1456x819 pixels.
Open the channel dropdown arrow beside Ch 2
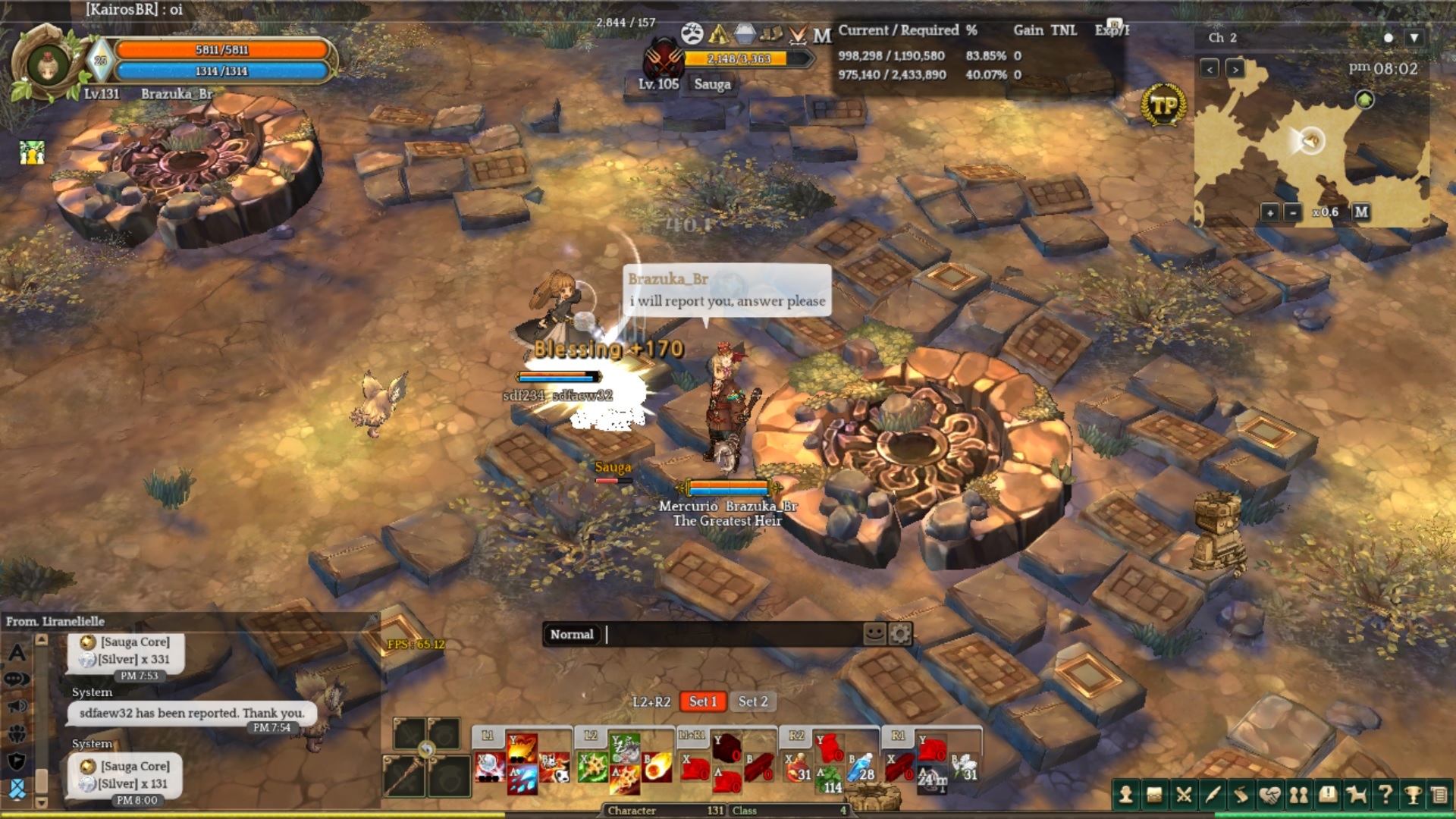point(1414,38)
